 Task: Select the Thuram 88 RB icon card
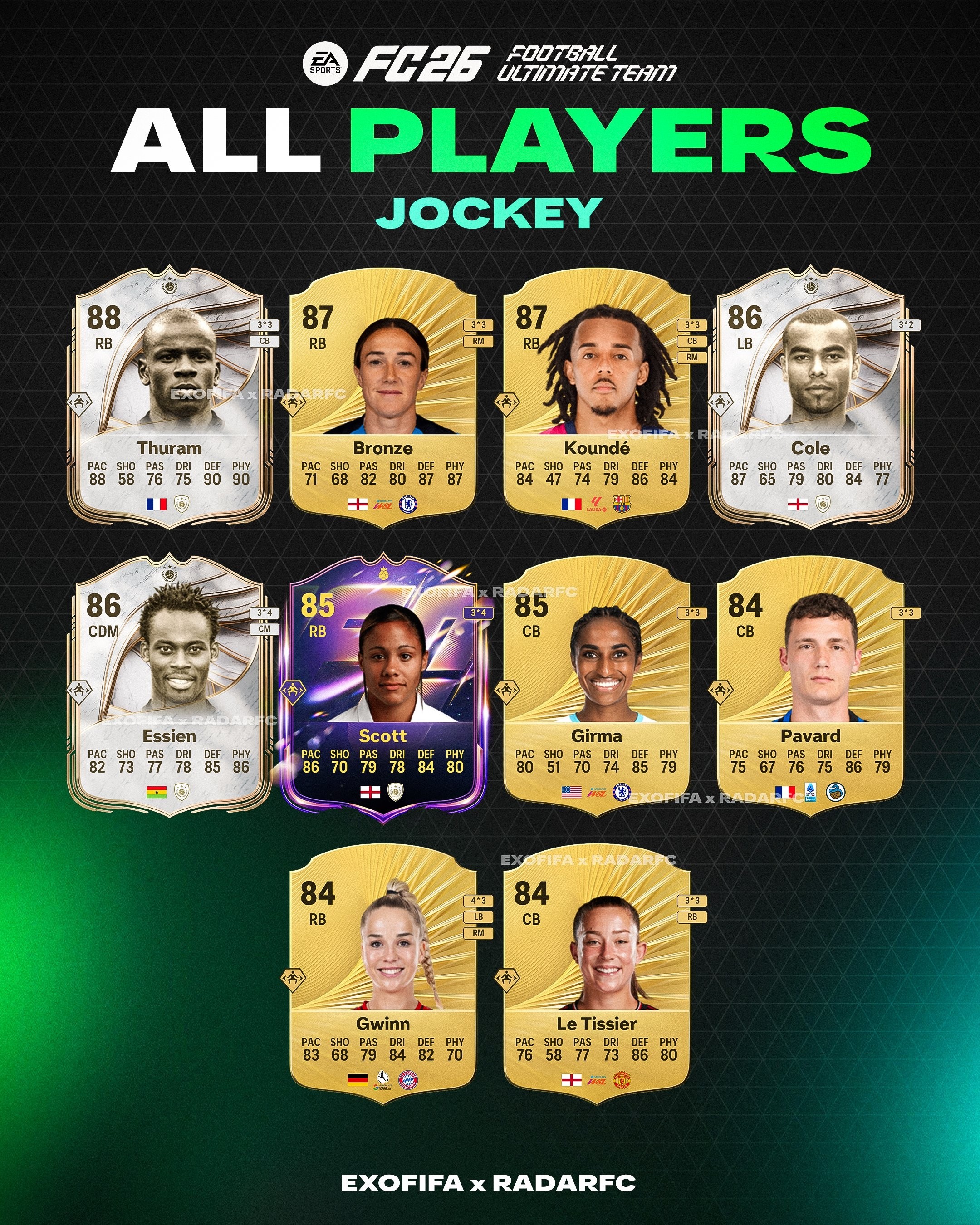point(169,398)
